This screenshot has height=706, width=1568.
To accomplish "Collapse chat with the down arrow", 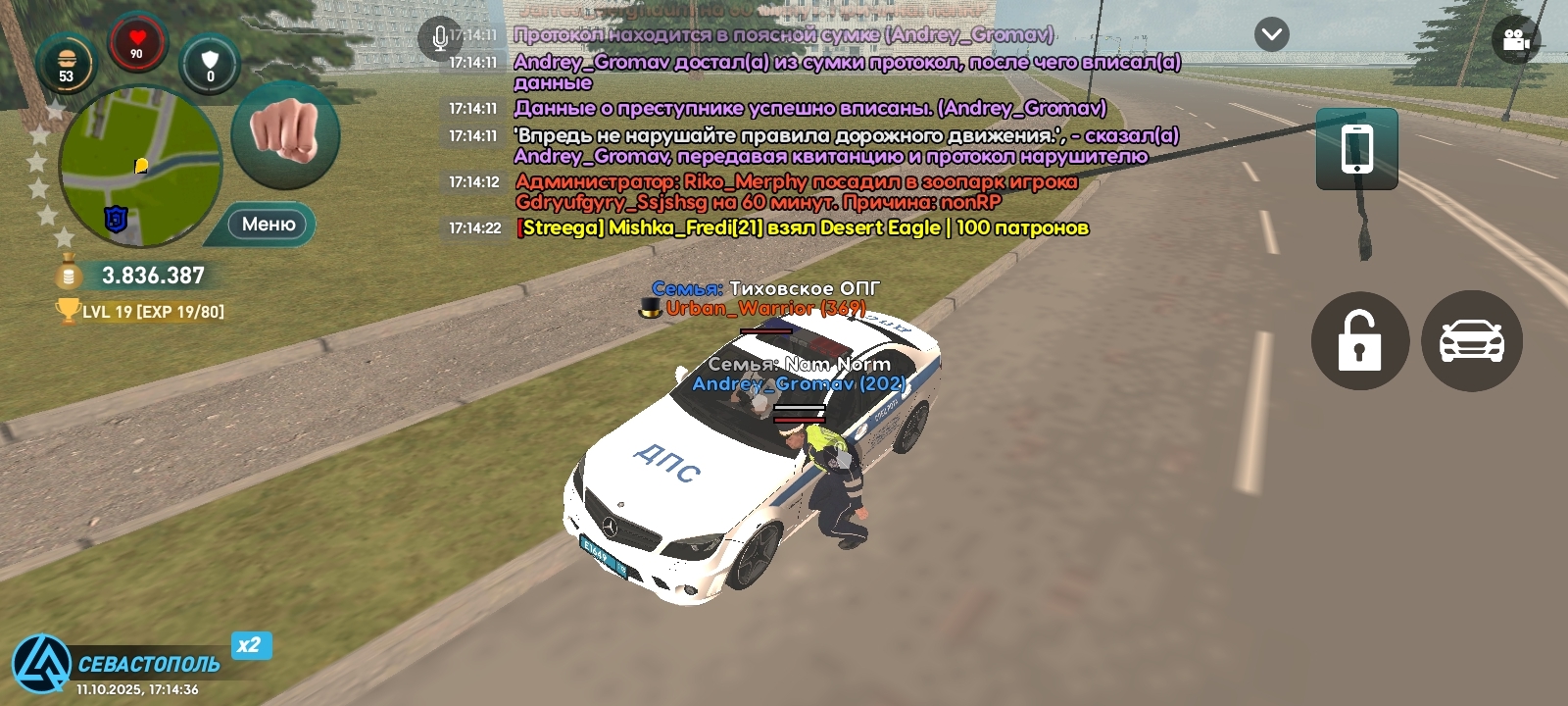I will click(x=1271, y=35).
